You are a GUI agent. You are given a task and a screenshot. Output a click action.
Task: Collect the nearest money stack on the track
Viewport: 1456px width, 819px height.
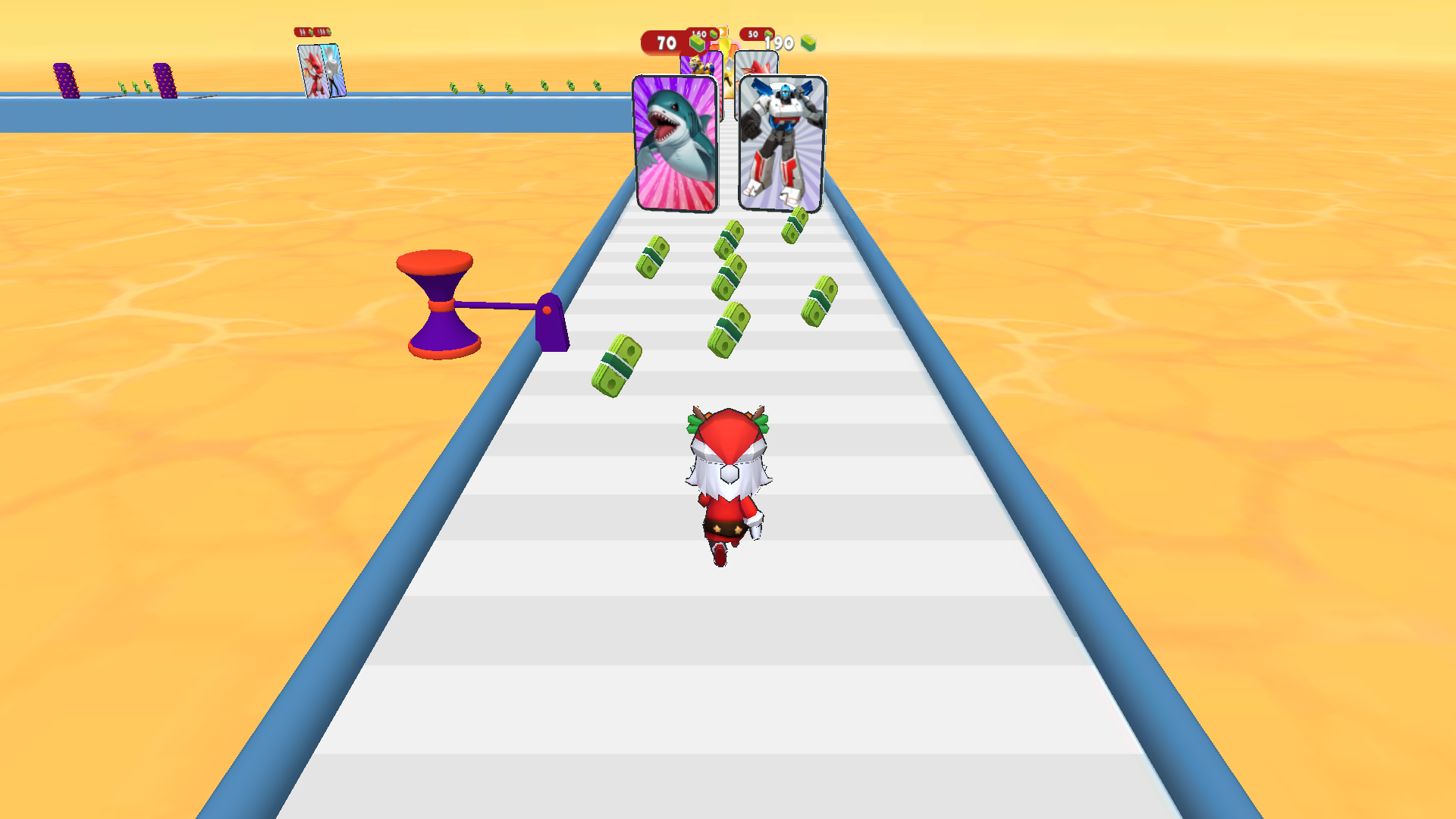[616, 364]
